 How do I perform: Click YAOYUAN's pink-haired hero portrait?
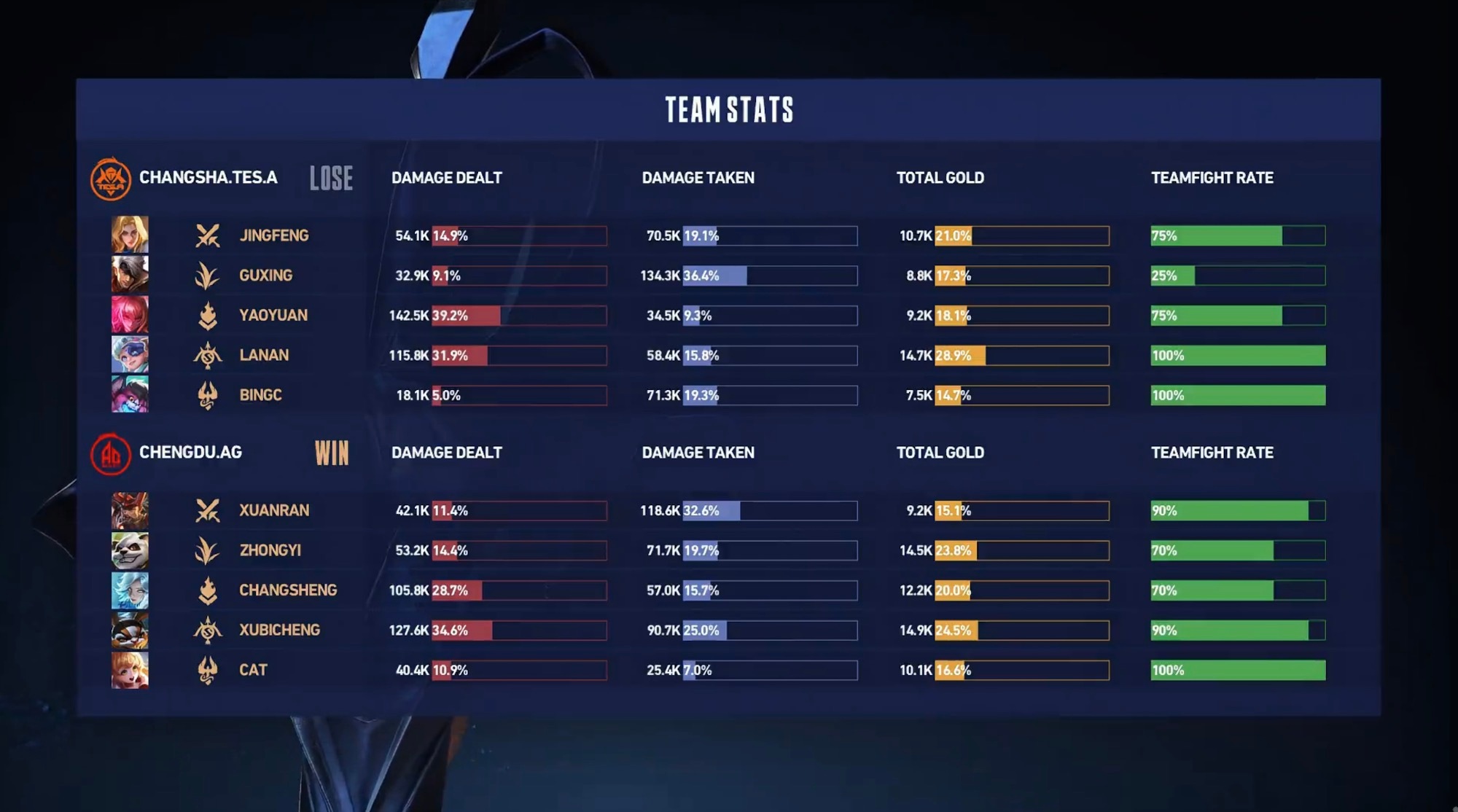pos(130,315)
